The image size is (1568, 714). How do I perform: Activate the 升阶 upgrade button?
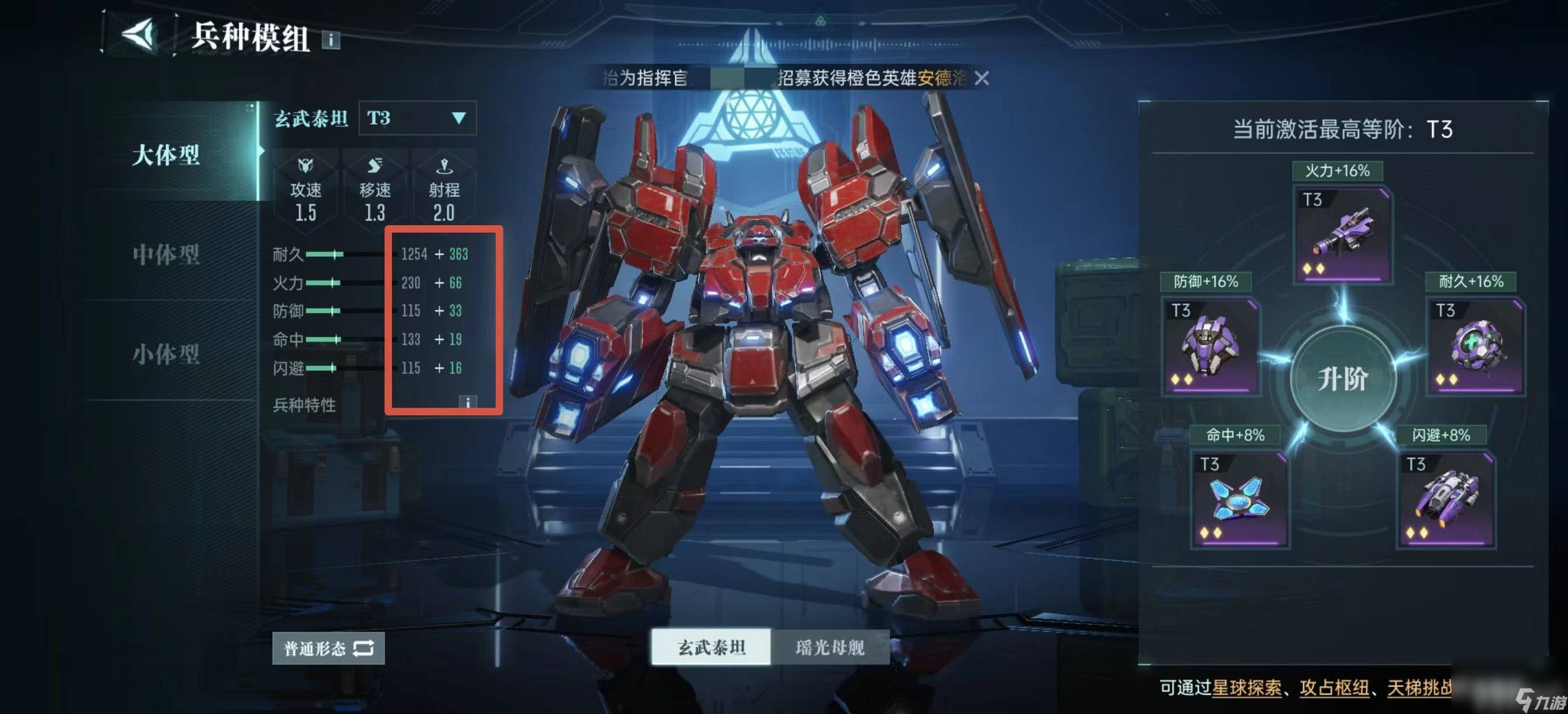click(x=1342, y=379)
